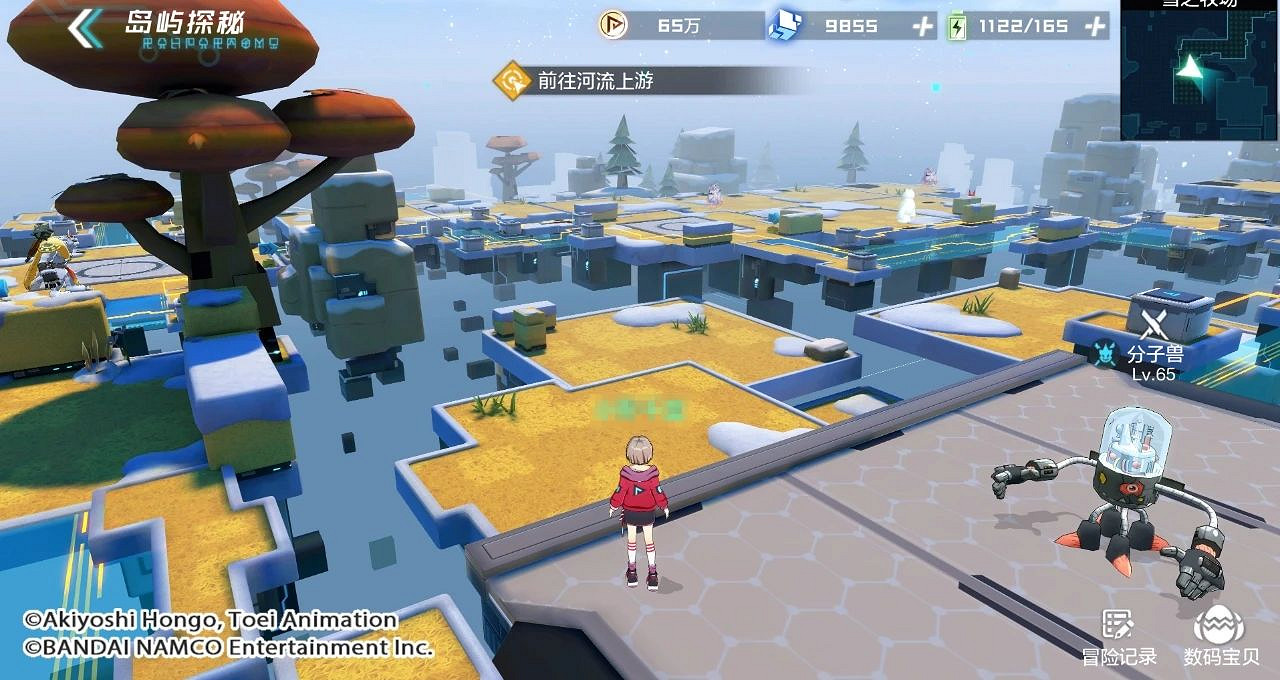Refill green battery stamina with the plus
Screen dimensions: 1280x680
pyautogui.click(x=1097, y=27)
